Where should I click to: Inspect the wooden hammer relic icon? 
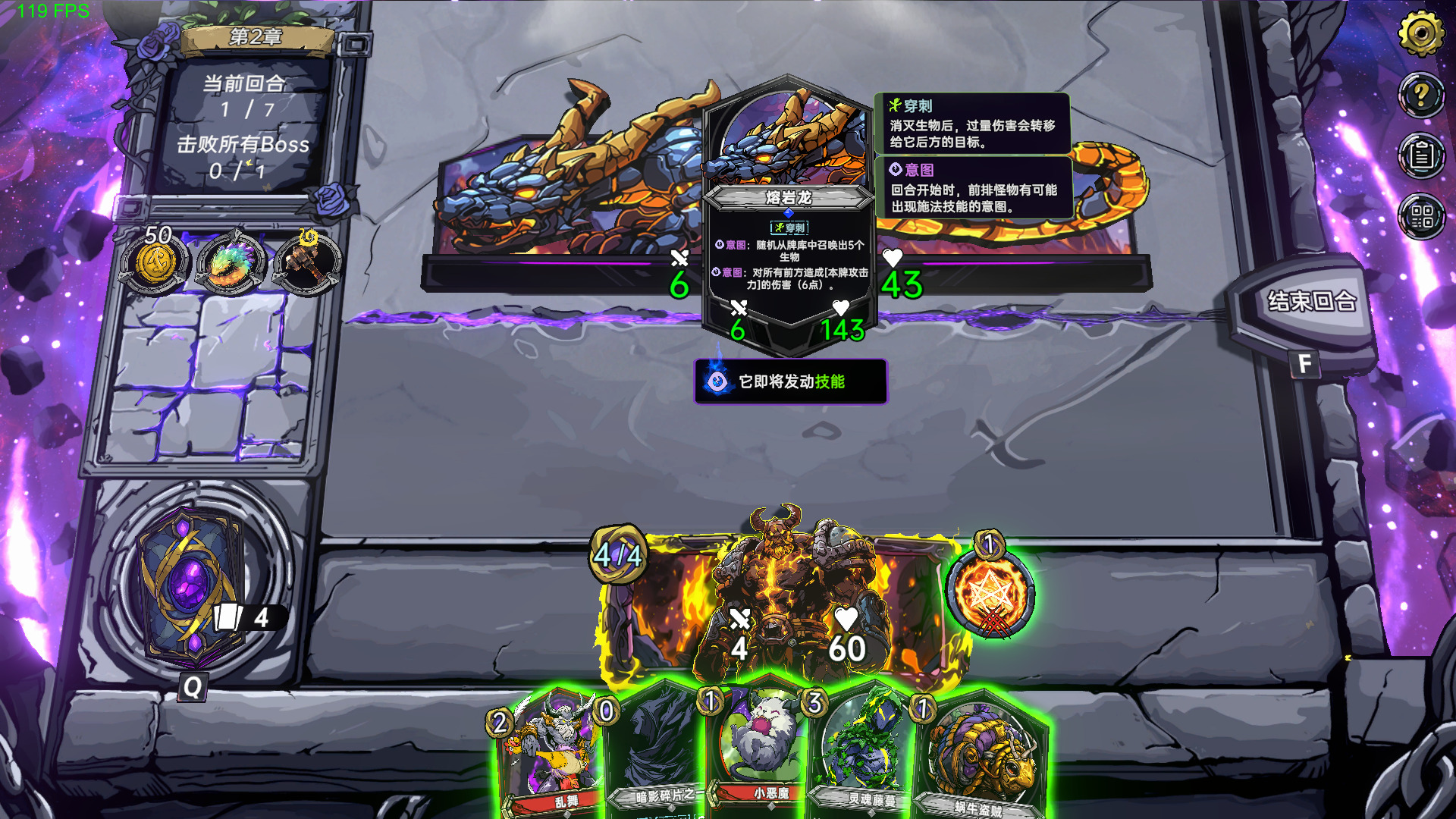click(306, 263)
